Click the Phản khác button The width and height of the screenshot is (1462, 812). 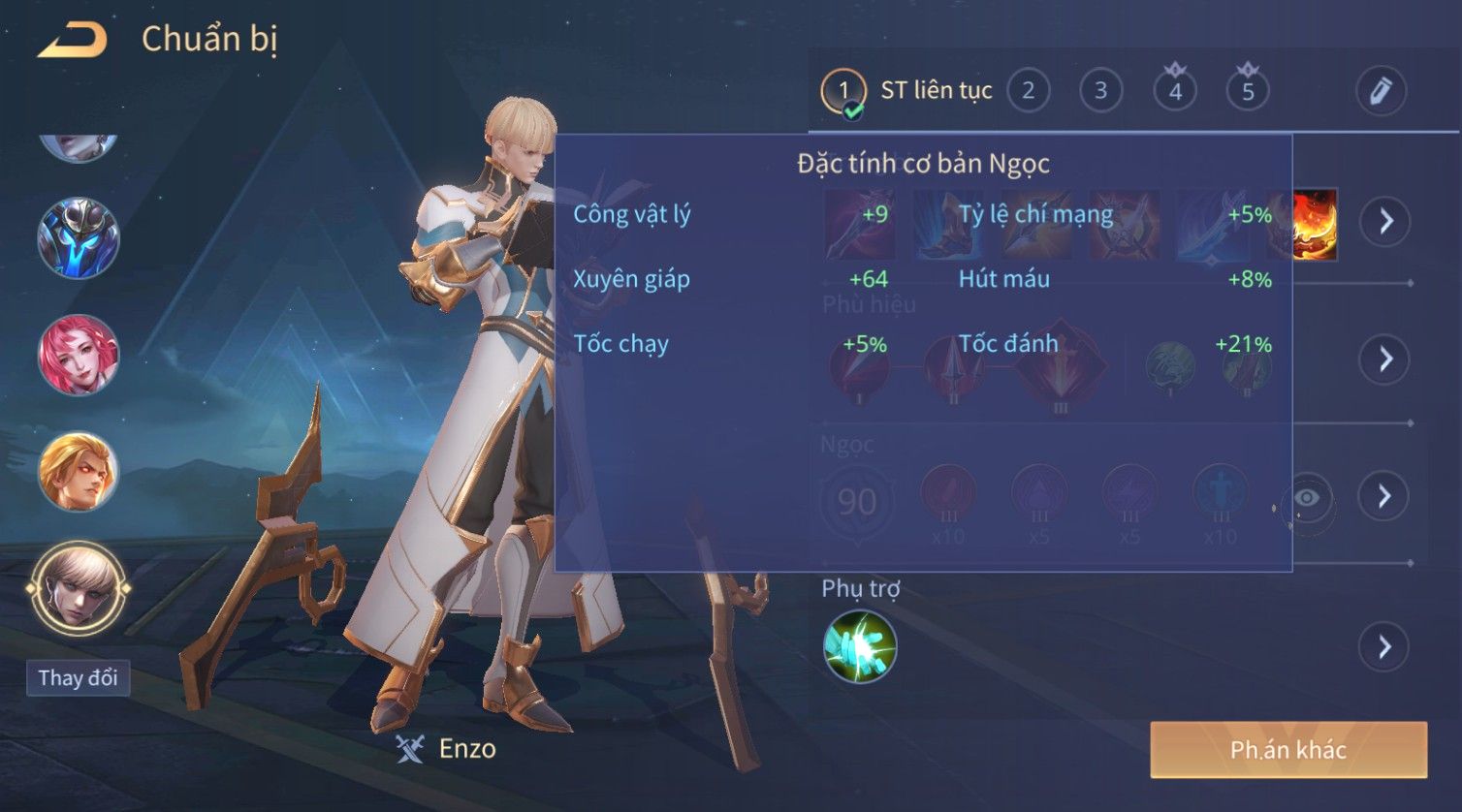1288,749
